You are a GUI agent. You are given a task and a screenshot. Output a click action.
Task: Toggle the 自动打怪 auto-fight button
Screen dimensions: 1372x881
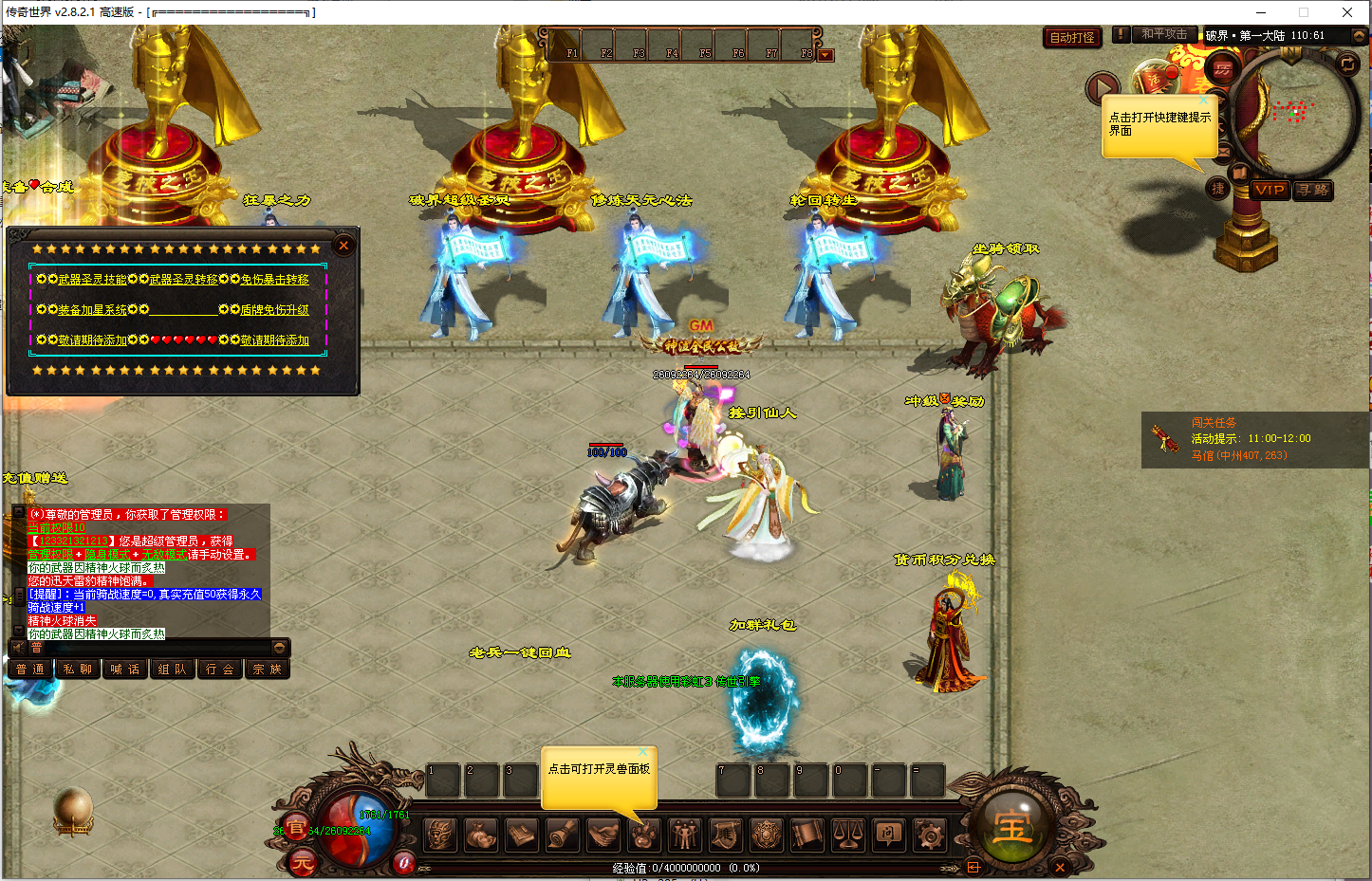[1072, 37]
